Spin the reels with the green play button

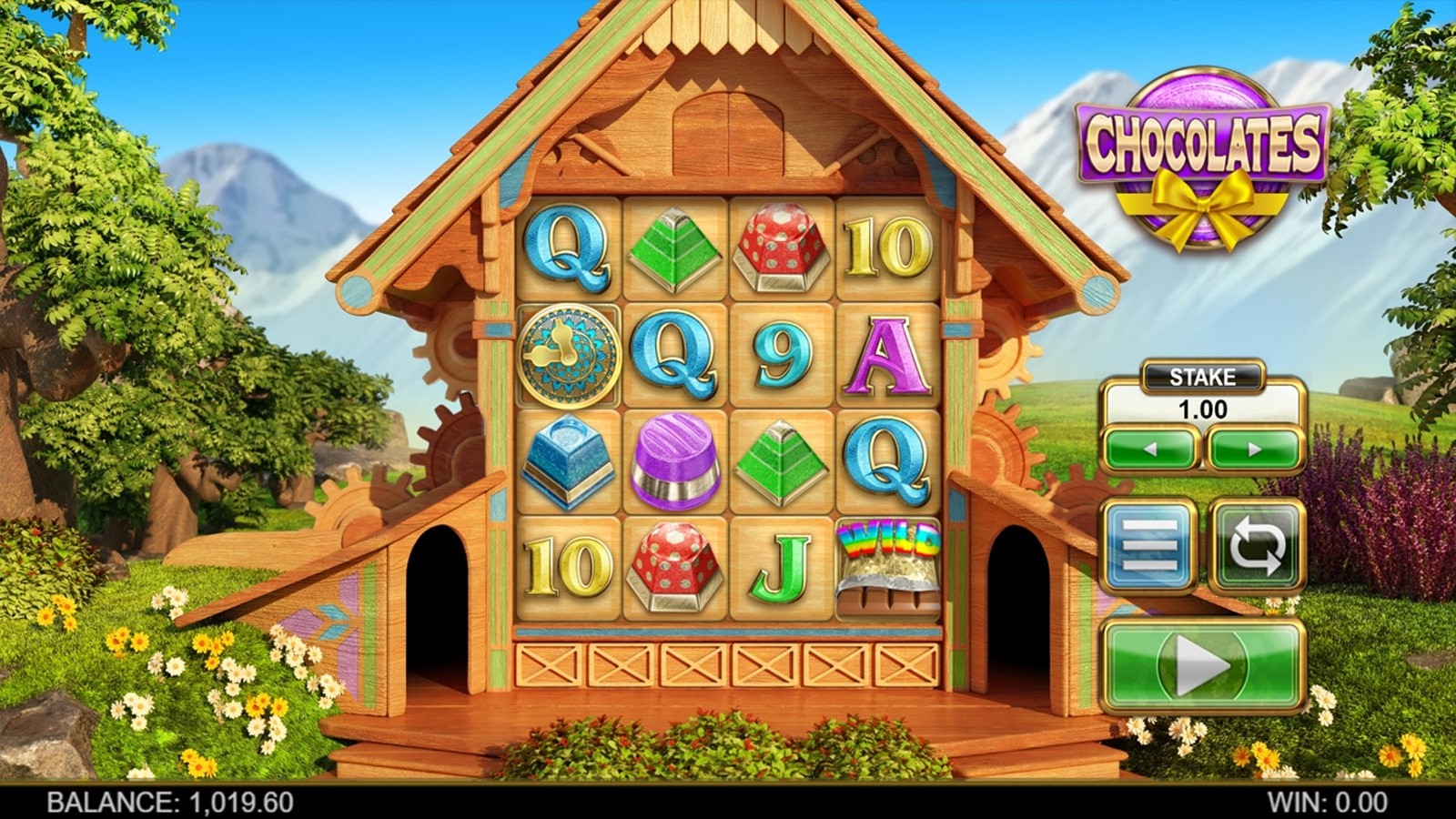click(1203, 667)
